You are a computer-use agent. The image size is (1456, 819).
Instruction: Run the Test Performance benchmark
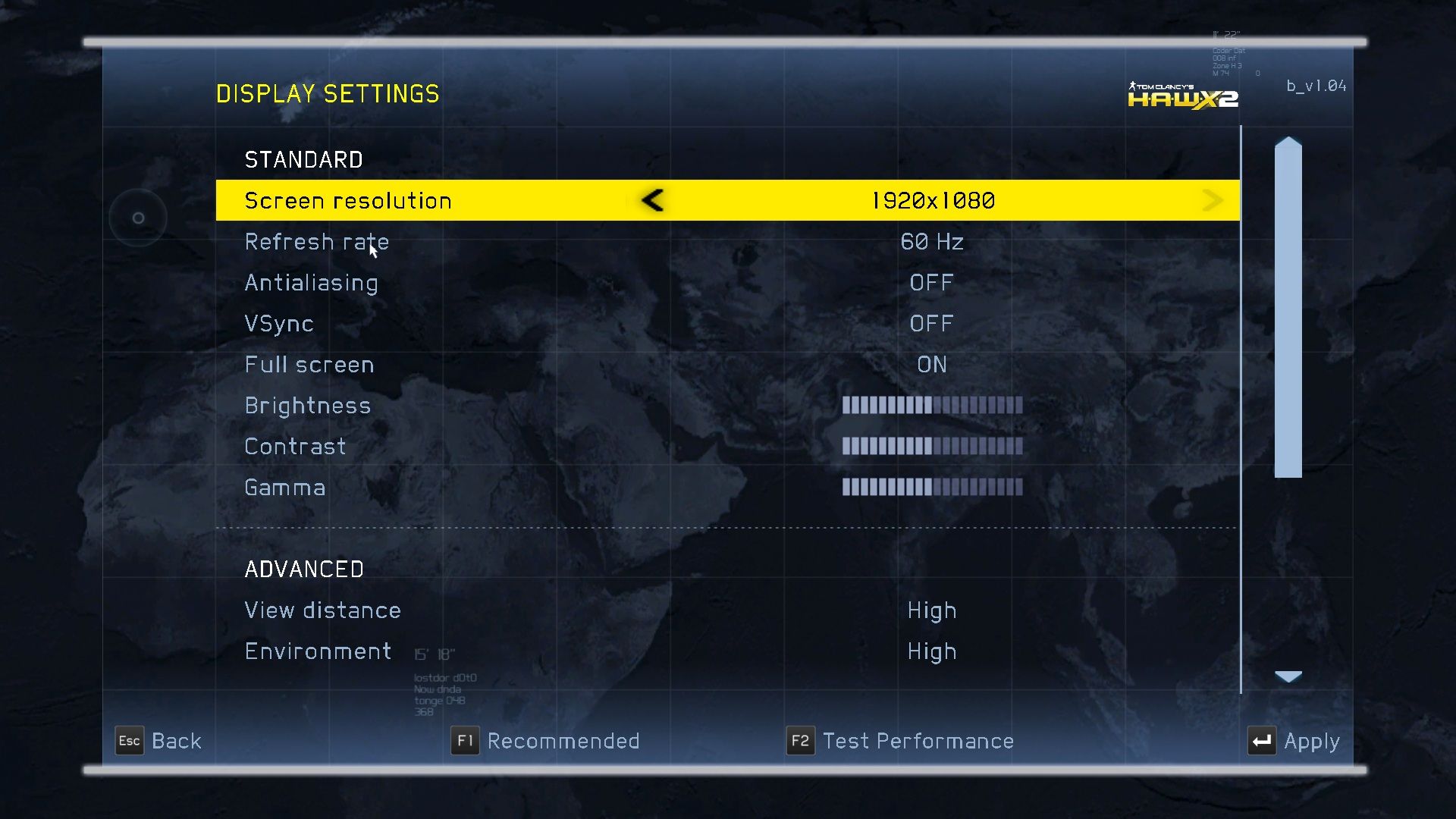point(900,741)
